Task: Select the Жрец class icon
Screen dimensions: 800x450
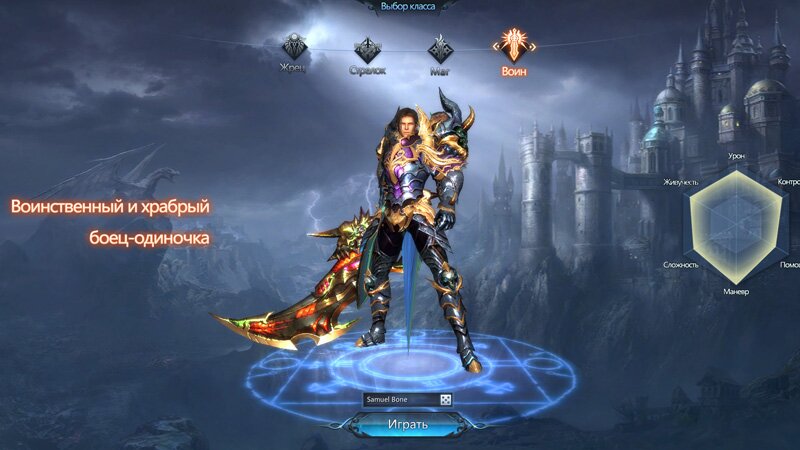Action: pos(293,47)
